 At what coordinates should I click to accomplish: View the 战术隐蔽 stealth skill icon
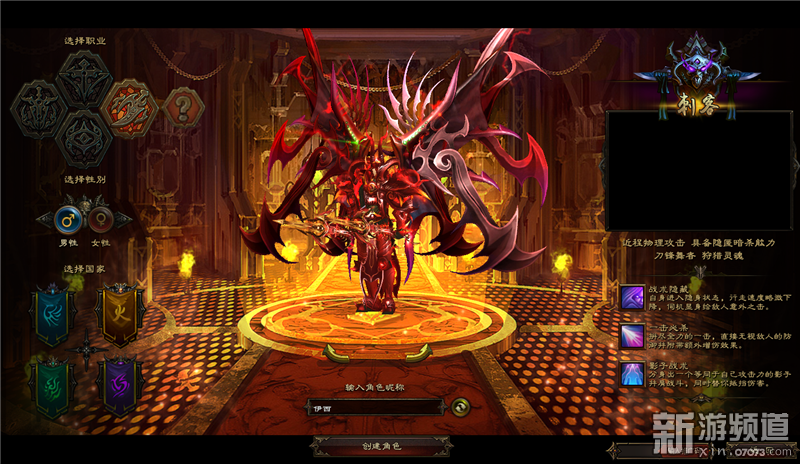coord(631,296)
